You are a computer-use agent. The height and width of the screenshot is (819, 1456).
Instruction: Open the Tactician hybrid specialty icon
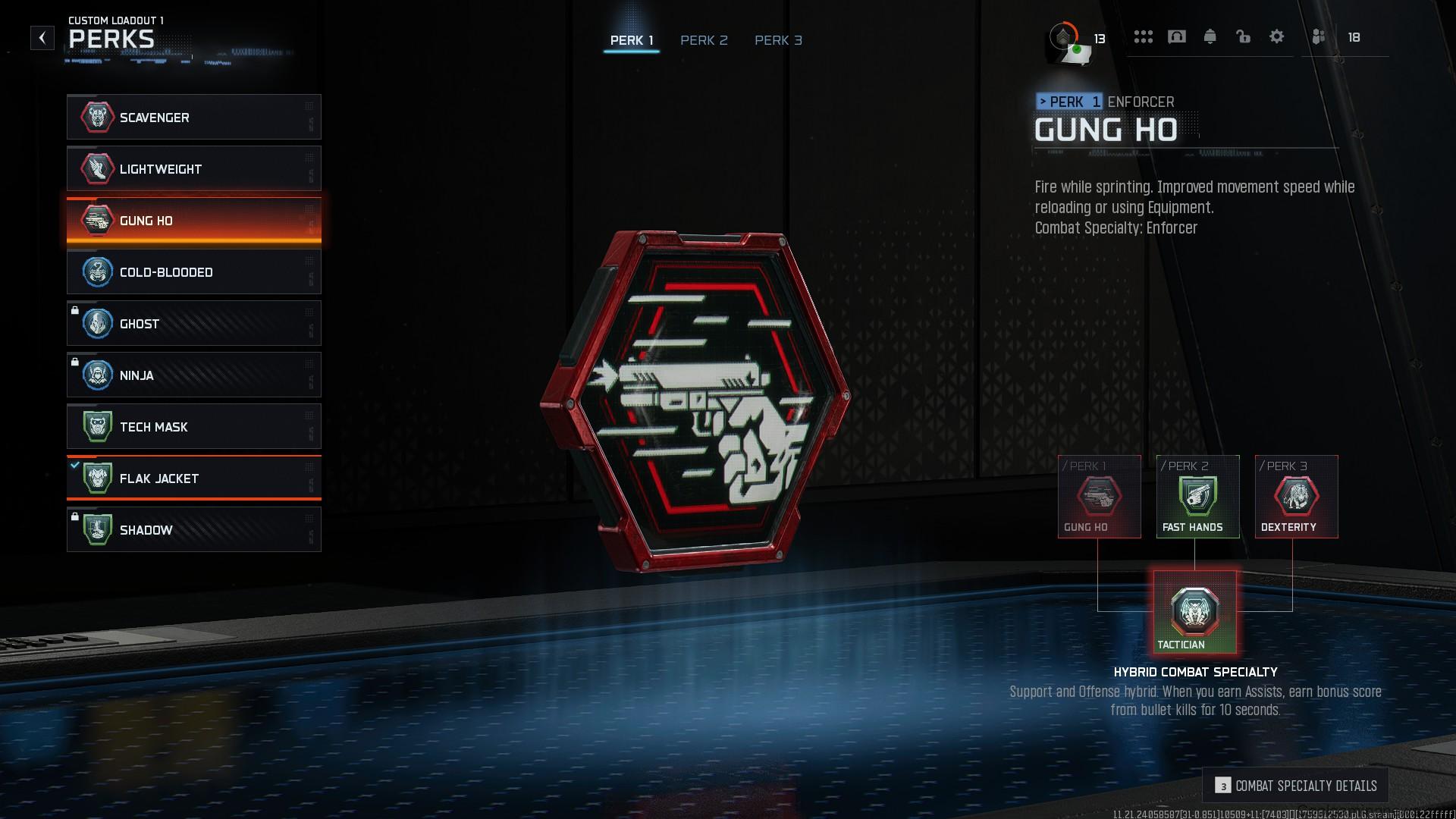(x=1196, y=610)
